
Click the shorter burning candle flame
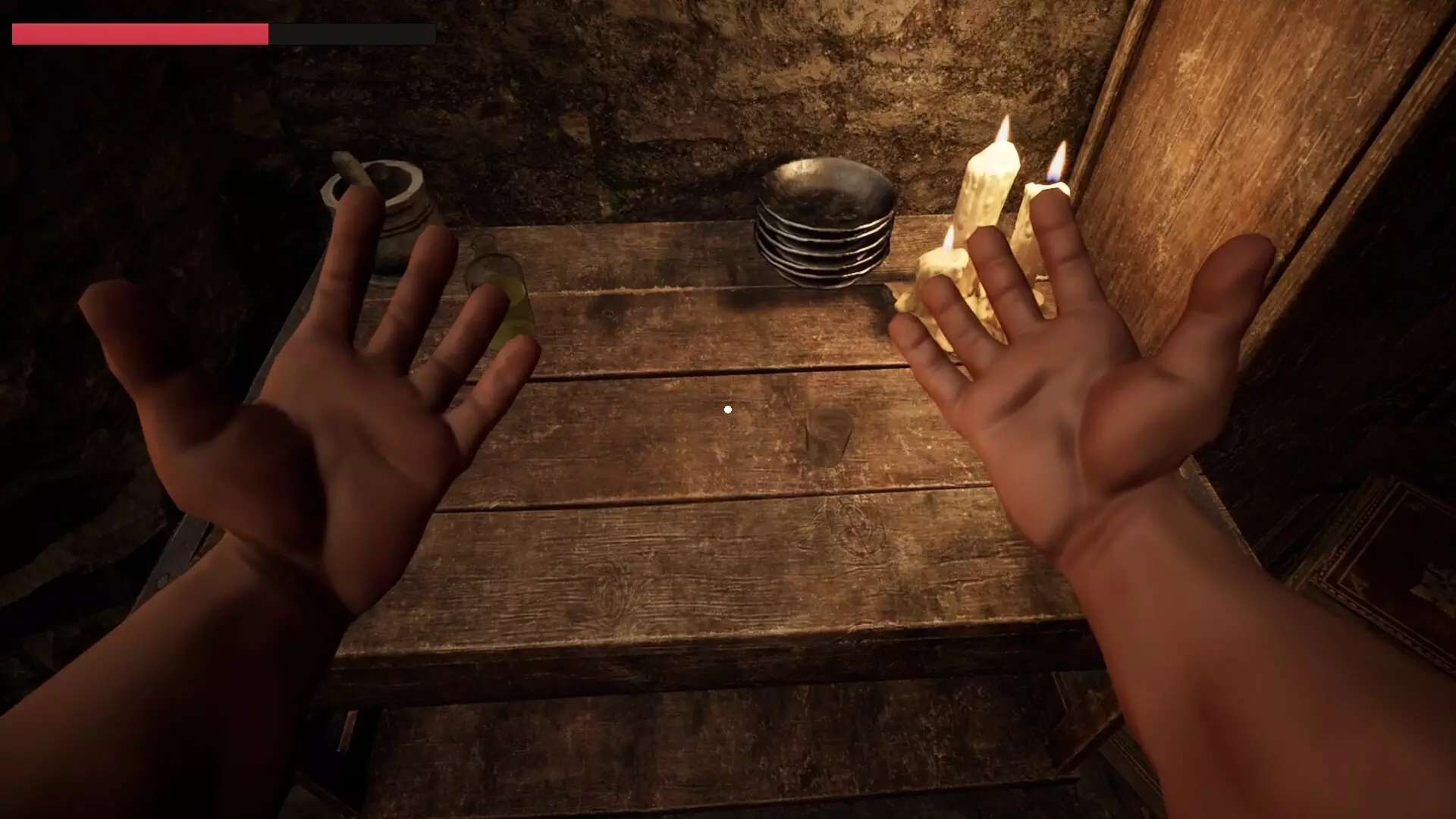tap(1056, 159)
